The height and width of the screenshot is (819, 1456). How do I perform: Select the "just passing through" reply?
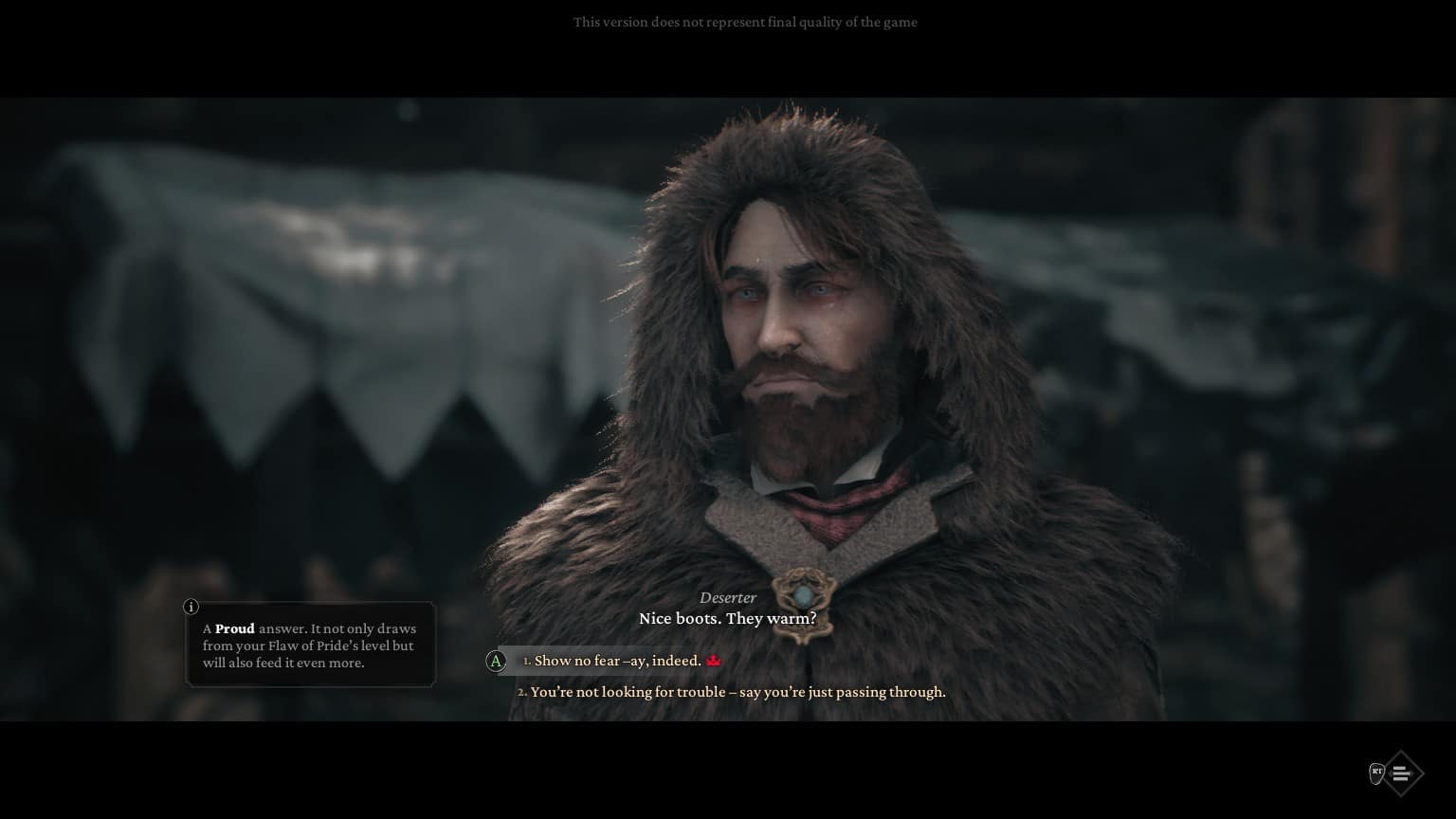[737, 692]
